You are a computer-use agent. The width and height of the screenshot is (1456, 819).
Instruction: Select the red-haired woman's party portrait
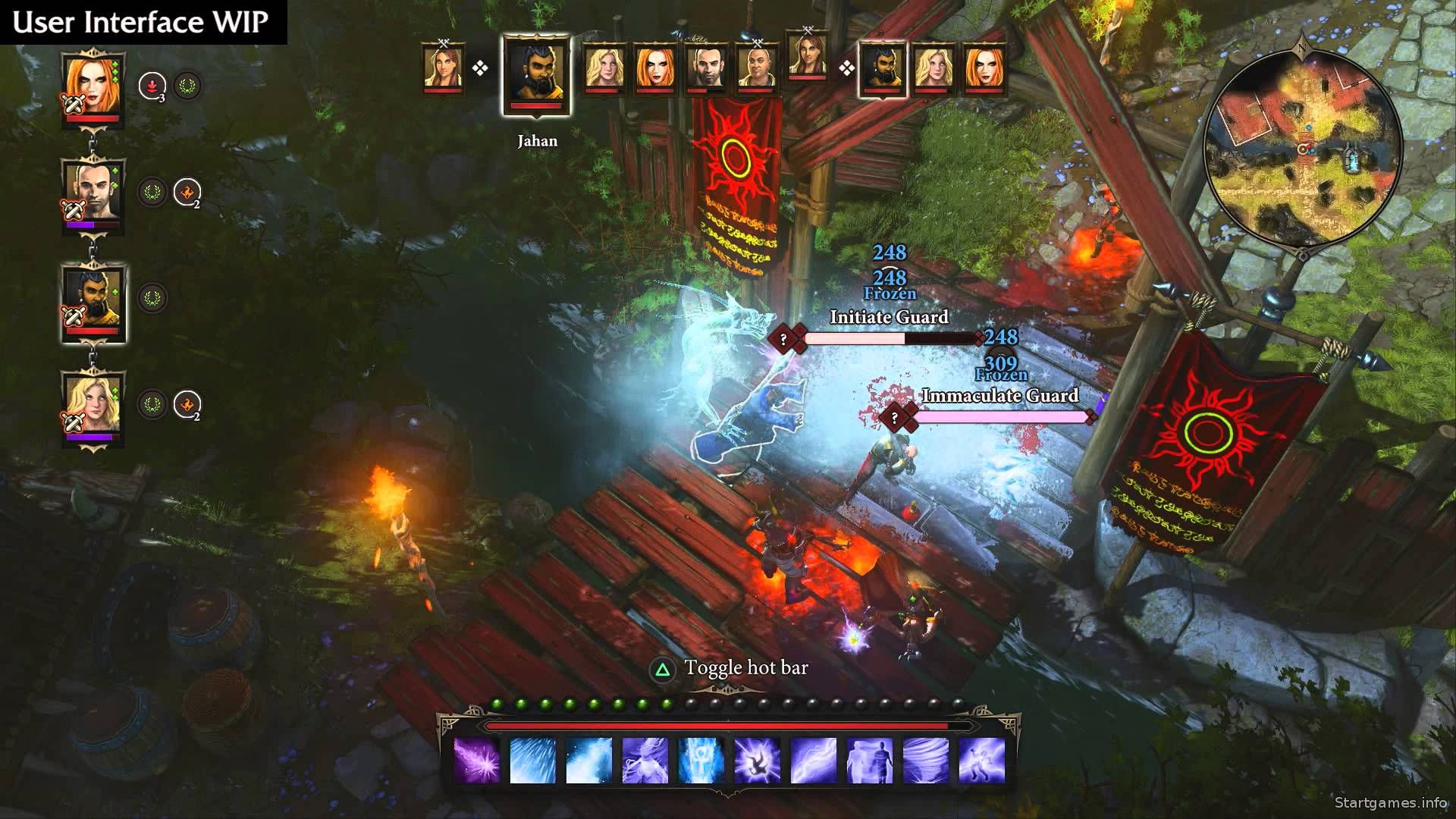[x=93, y=85]
